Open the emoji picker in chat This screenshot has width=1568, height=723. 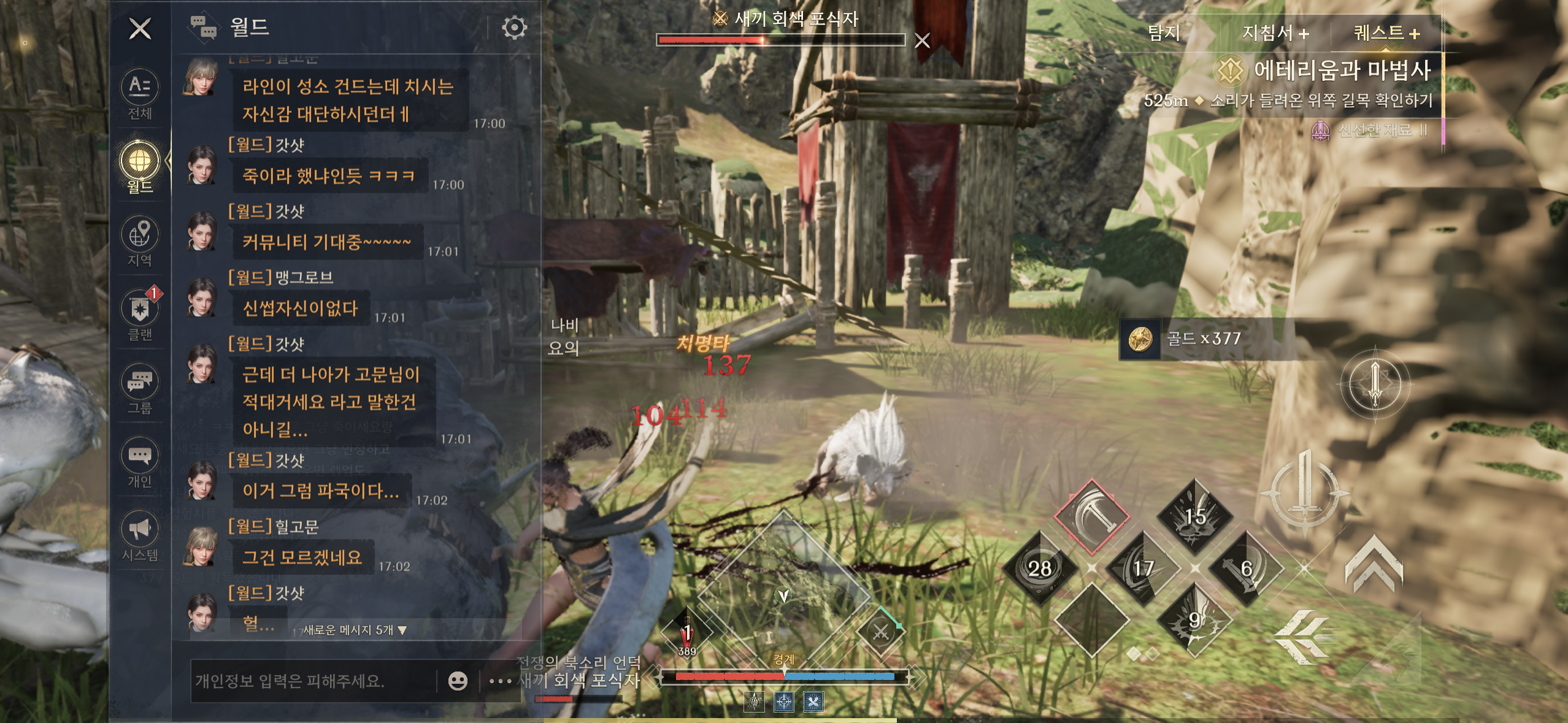click(x=458, y=681)
